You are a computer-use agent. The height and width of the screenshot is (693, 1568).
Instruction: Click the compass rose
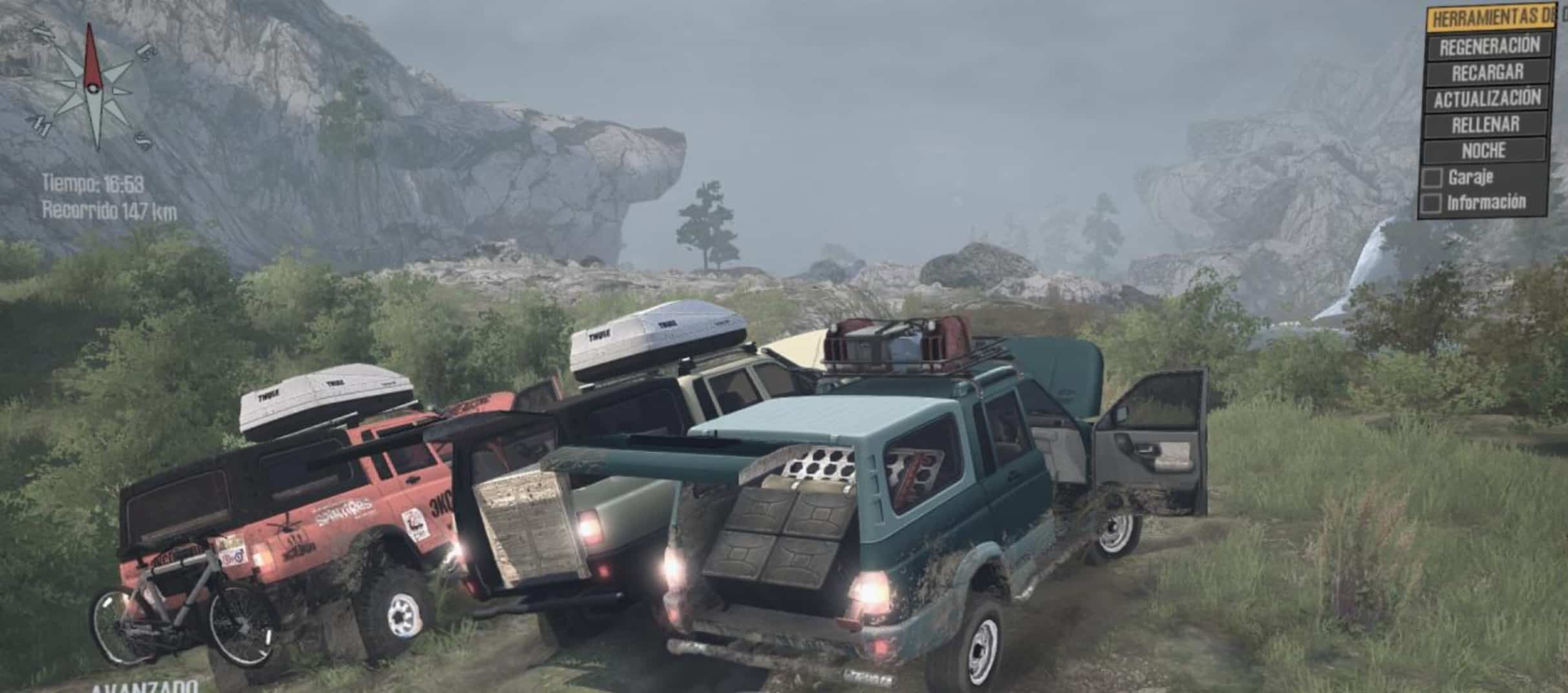tap(91, 87)
